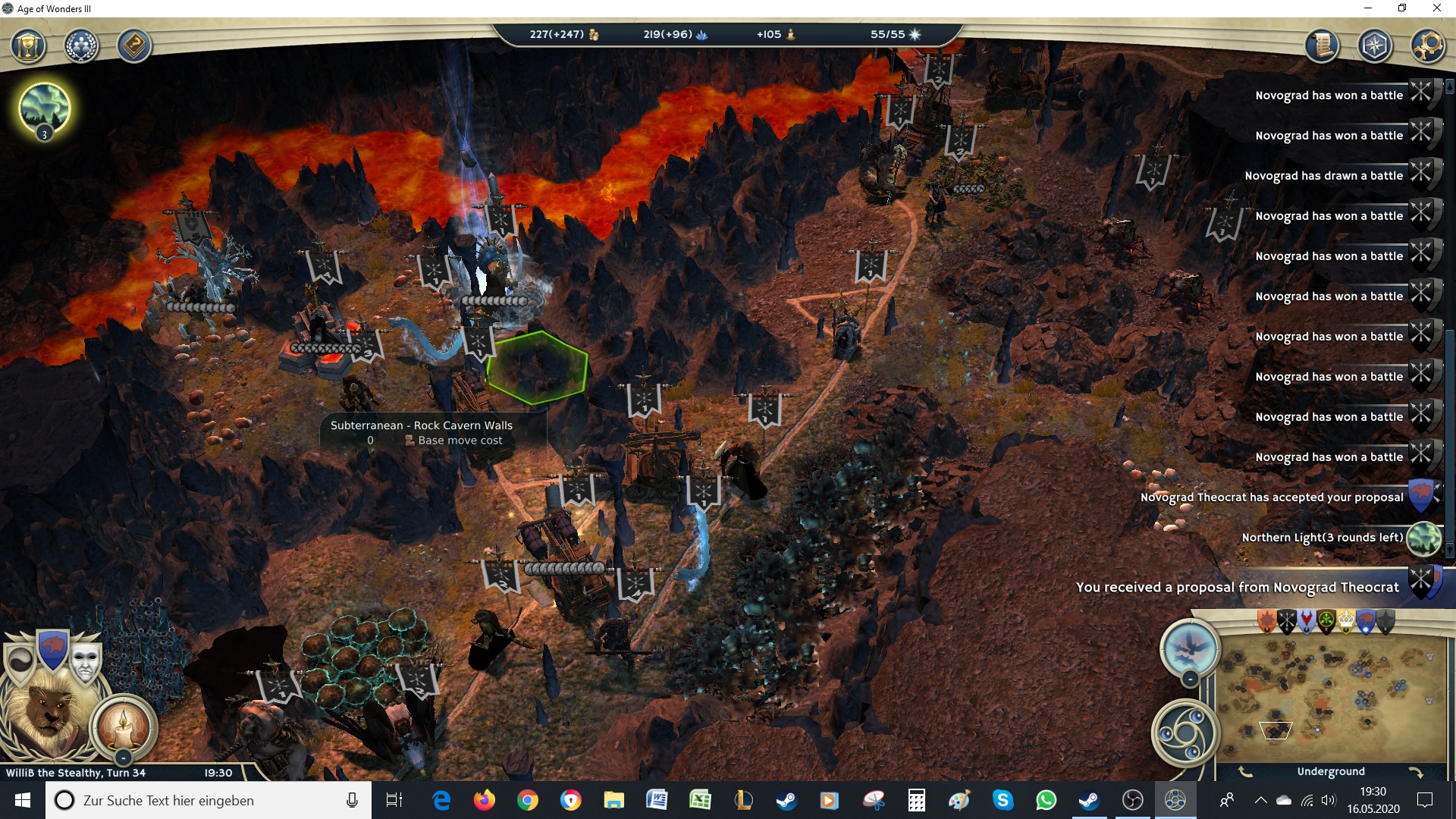
Task: Open the candle research button
Action: (x=124, y=726)
